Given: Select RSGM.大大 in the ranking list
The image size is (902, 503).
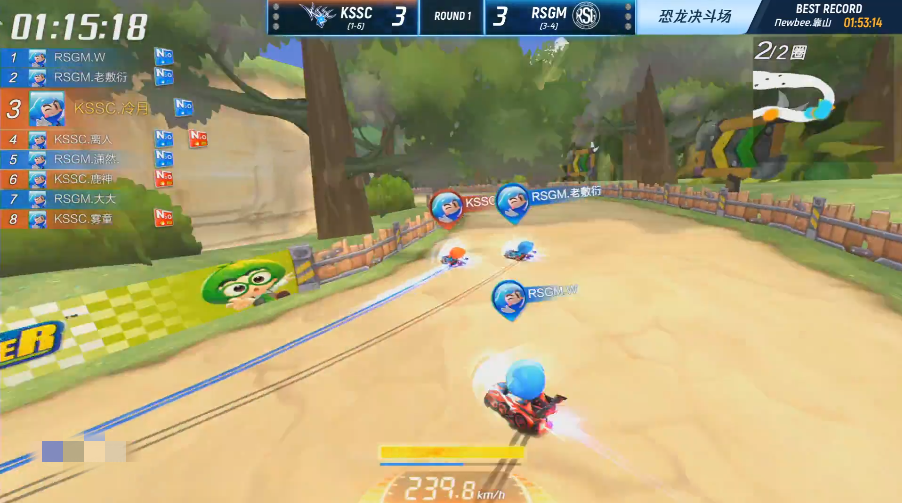Looking at the screenshot, I should 85,199.
